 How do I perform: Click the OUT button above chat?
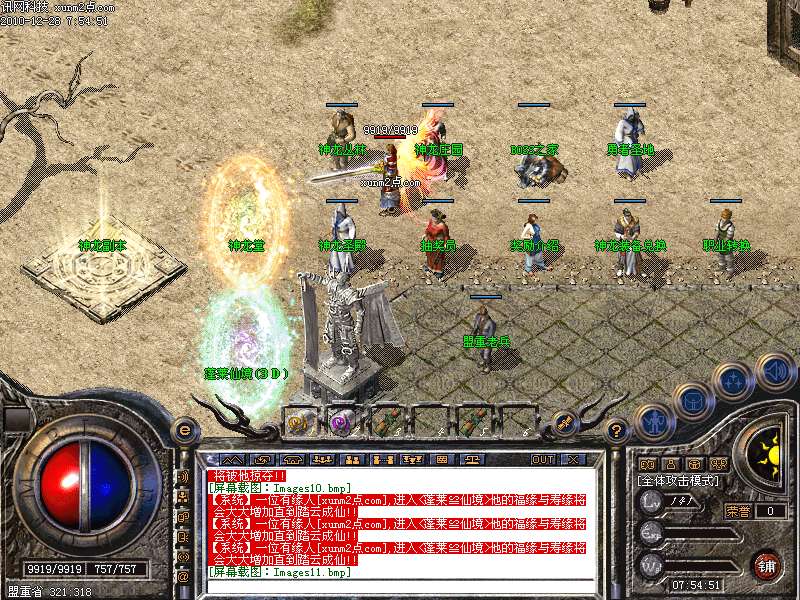pyautogui.click(x=543, y=460)
